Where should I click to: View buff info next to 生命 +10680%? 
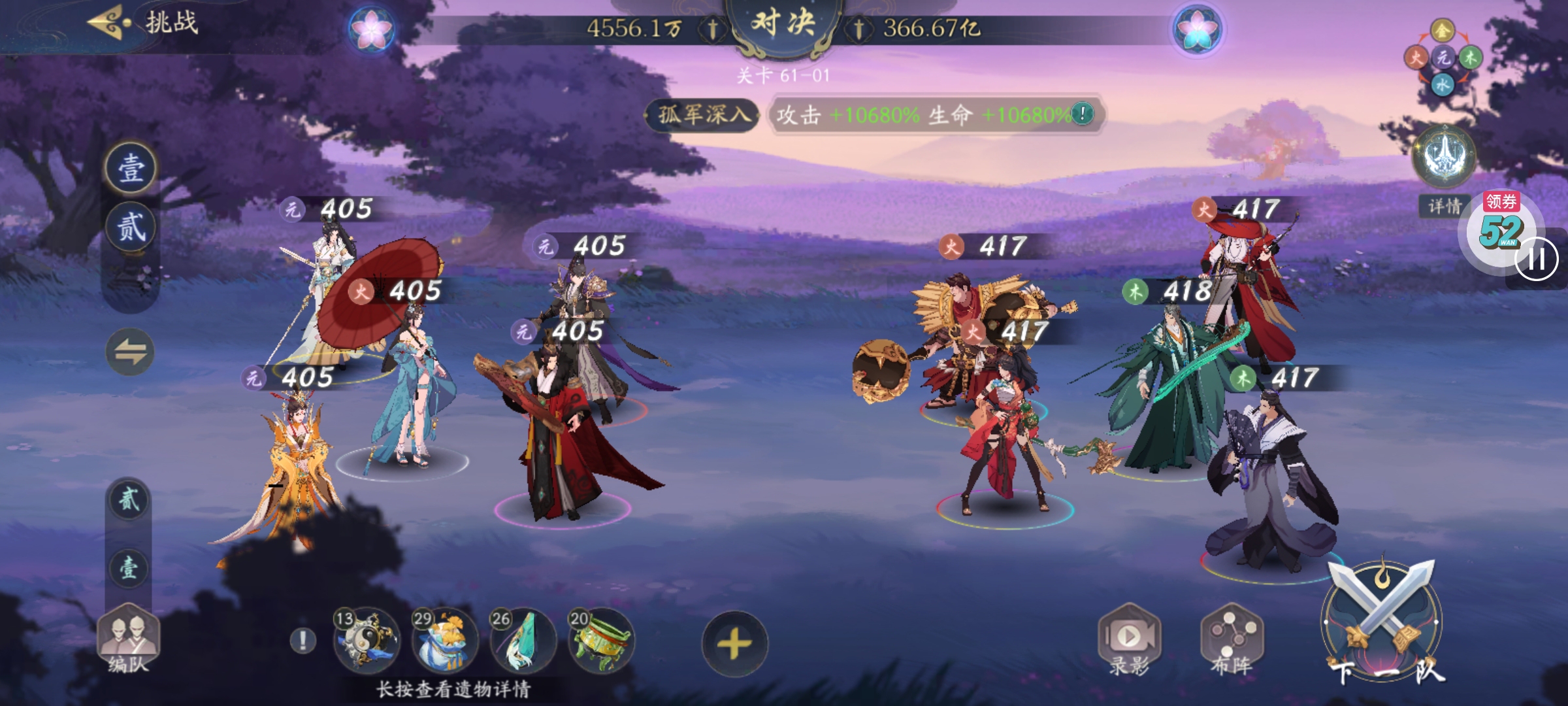(1082, 114)
